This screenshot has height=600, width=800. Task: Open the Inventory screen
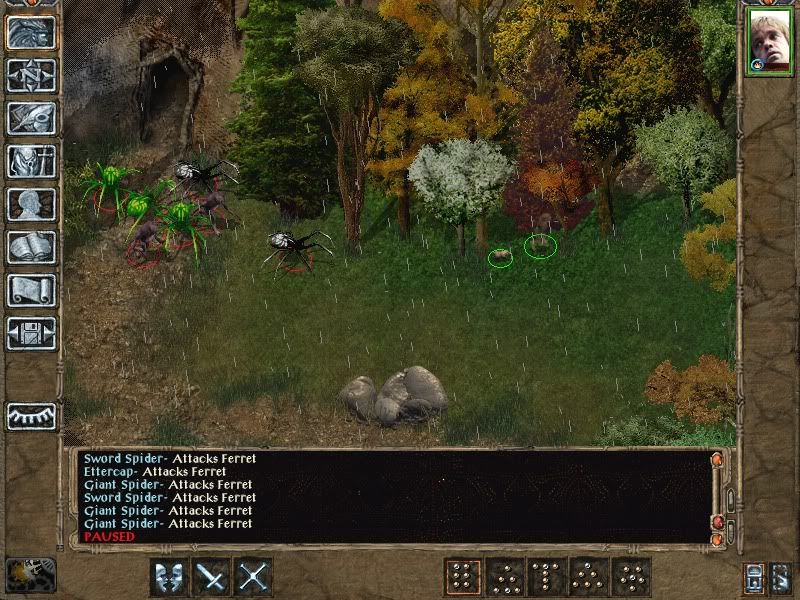31,162
